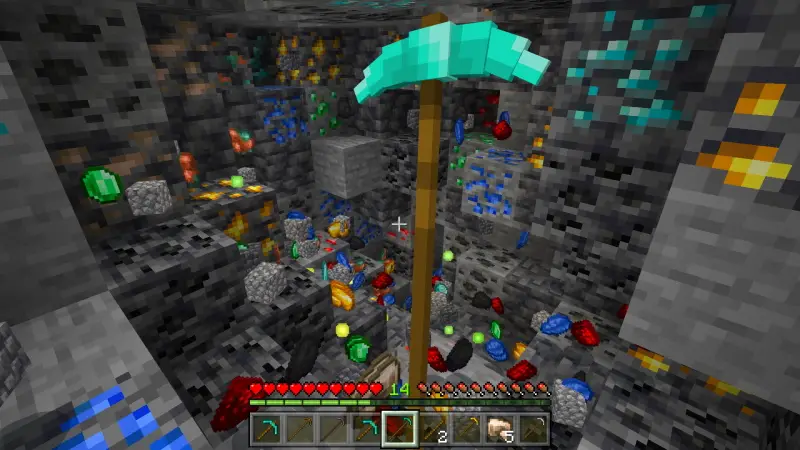Select the hotbar stack of 5 items

[499, 429]
